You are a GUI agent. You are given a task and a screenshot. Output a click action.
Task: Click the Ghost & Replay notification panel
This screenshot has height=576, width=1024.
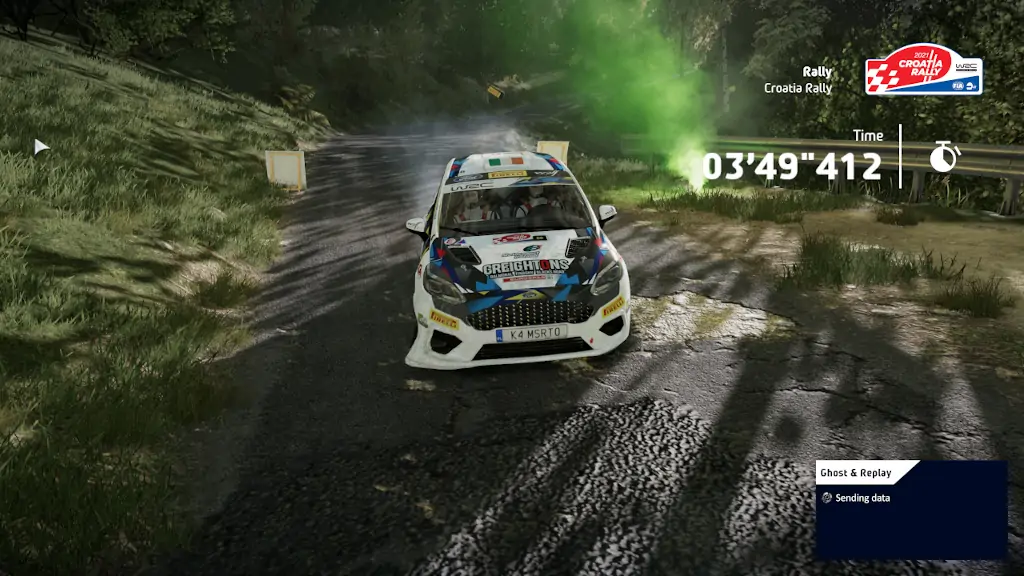pos(910,509)
